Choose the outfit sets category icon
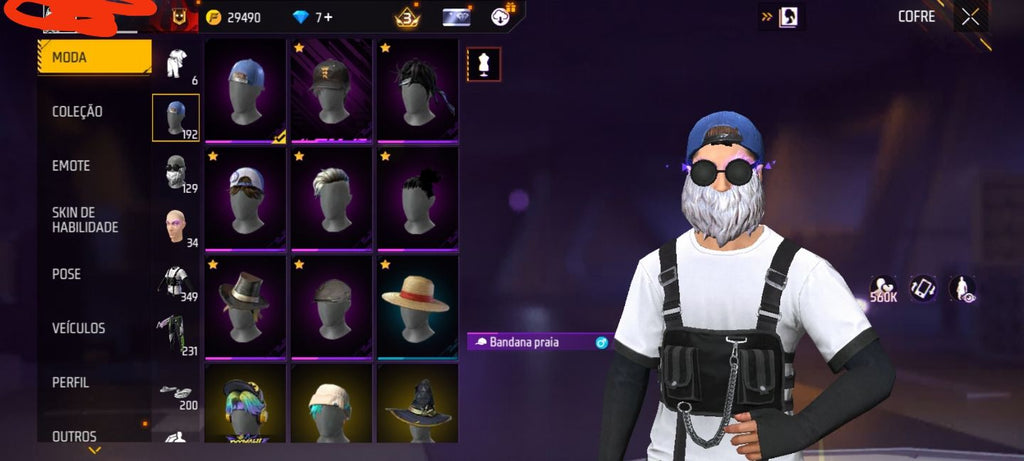Viewport: 1024px width, 461px height. tap(176, 64)
